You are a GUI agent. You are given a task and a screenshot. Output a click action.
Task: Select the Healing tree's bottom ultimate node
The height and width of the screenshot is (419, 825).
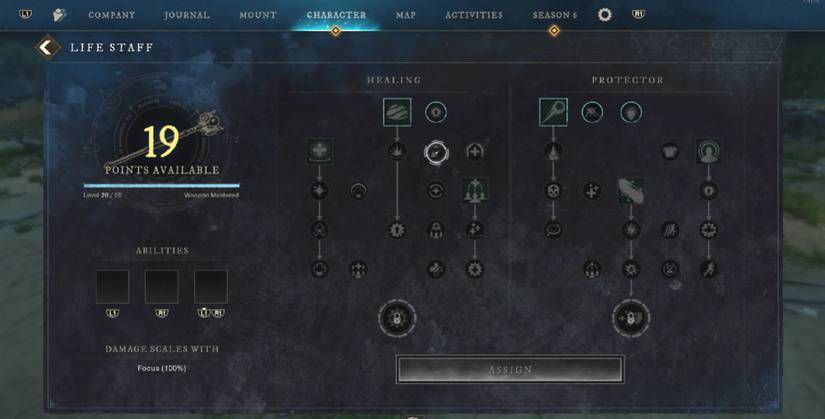pos(397,319)
